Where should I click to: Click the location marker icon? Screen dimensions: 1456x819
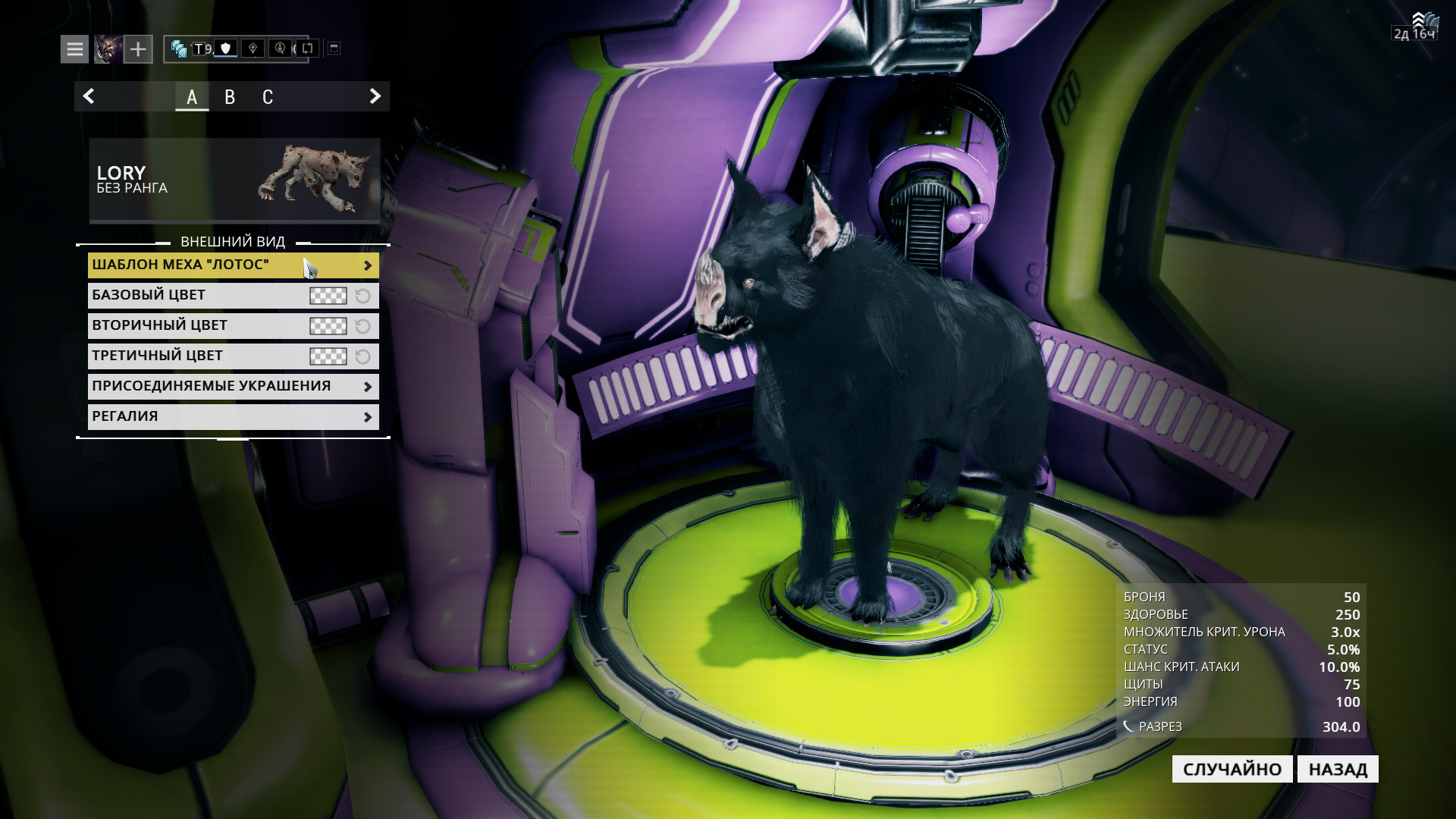pyautogui.click(x=254, y=49)
